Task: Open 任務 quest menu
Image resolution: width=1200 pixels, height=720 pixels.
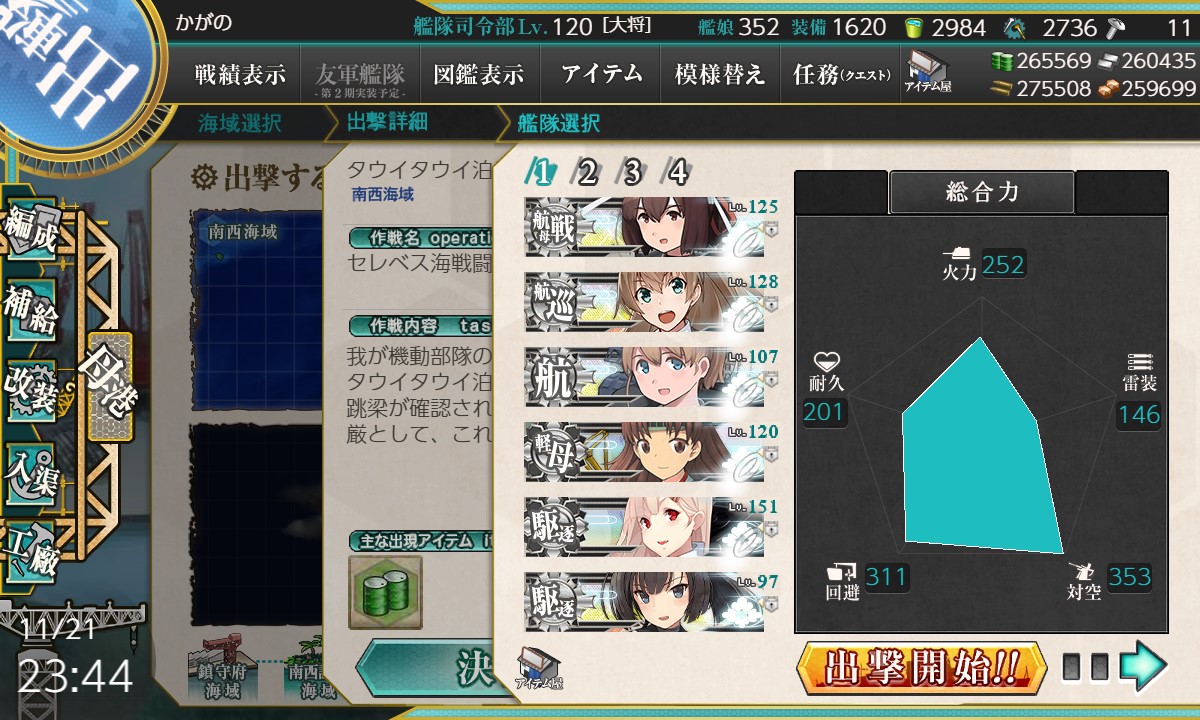Action: click(839, 75)
